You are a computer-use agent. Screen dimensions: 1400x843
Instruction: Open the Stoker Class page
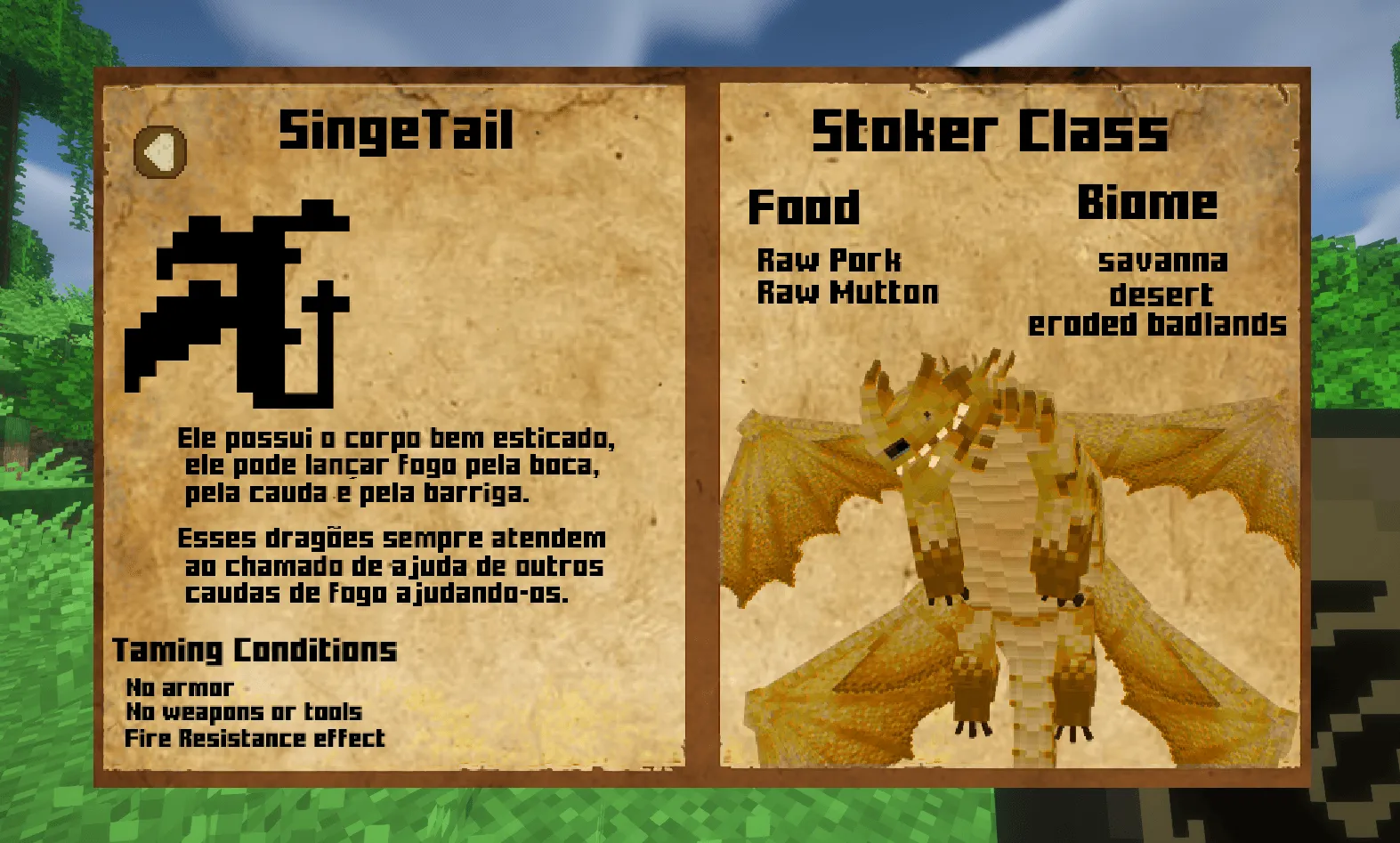[991, 131]
